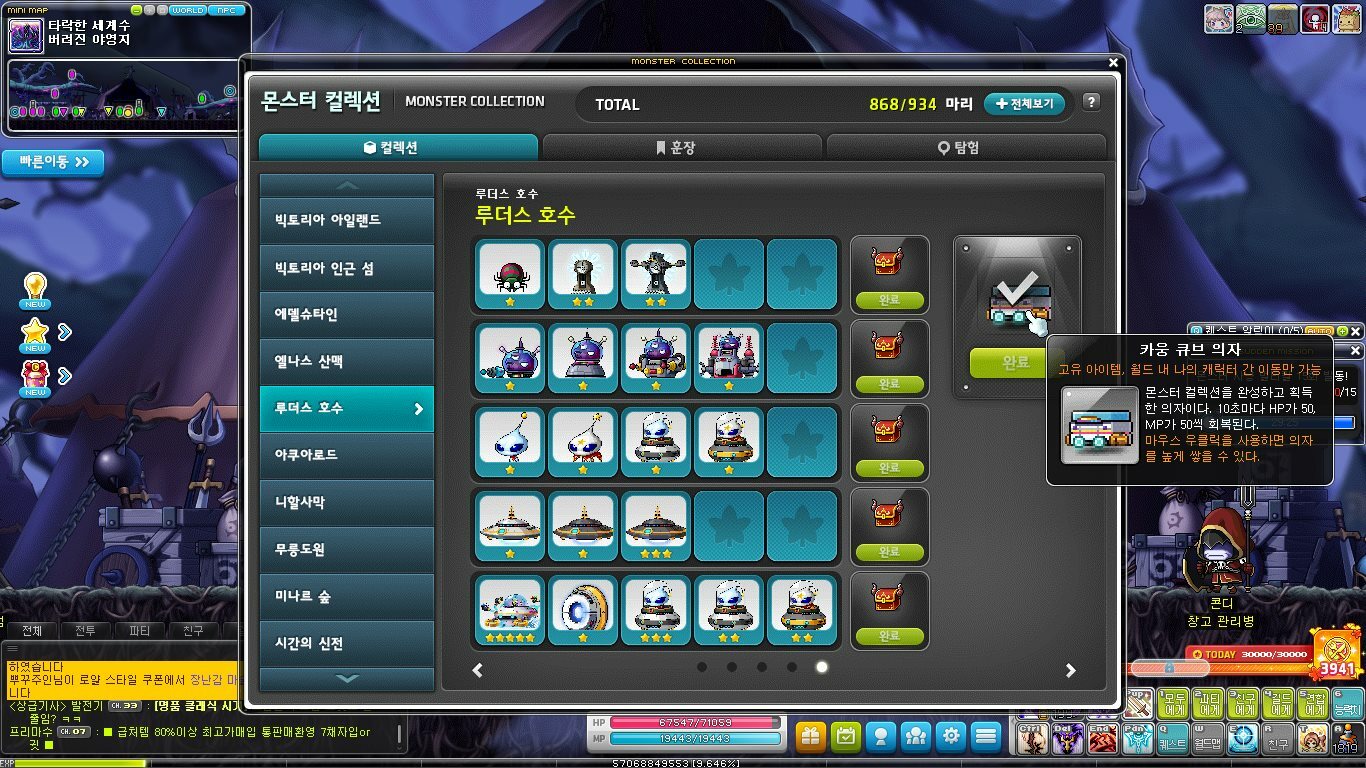Viewport: 1366px width, 768px height.
Task: Go to the next collection page arrow
Action: click(x=1070, y=670)
